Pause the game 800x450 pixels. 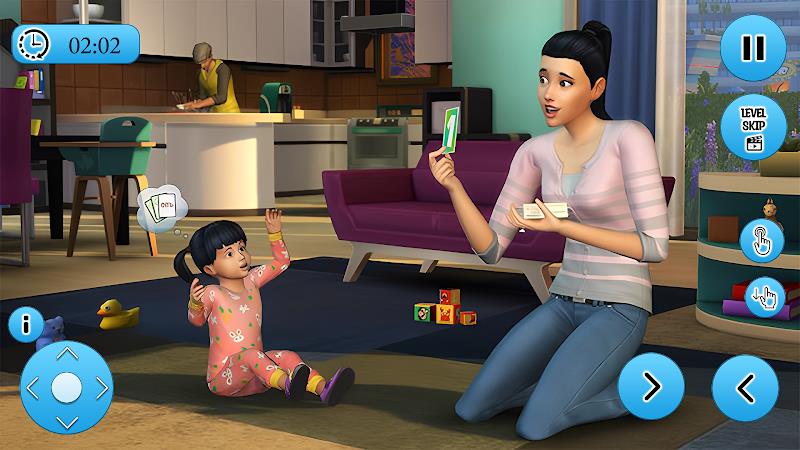coord(752,48)
